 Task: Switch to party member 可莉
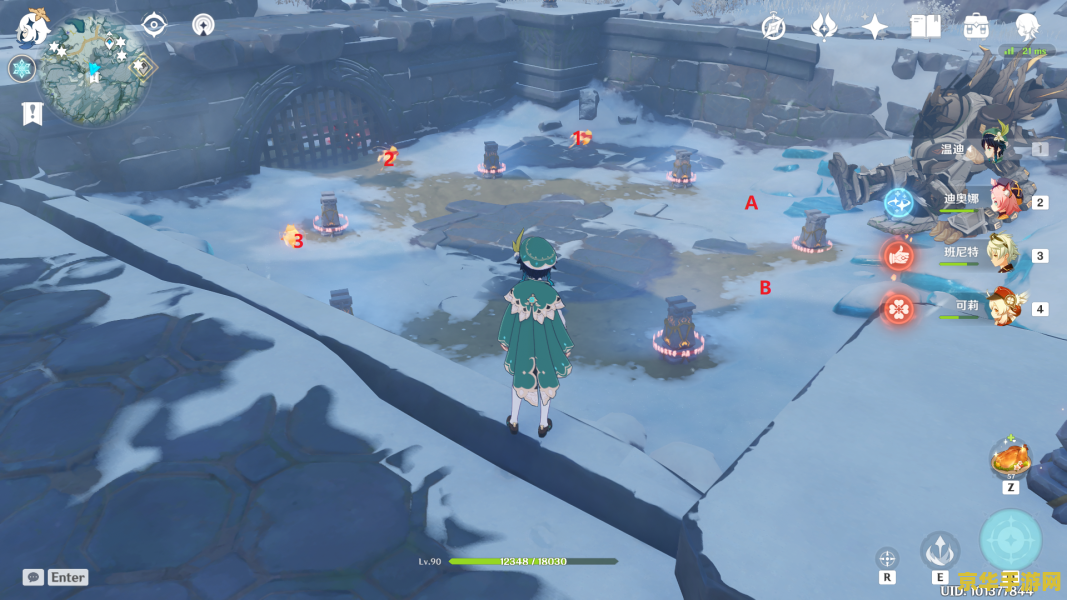[x=1000, y=307]
